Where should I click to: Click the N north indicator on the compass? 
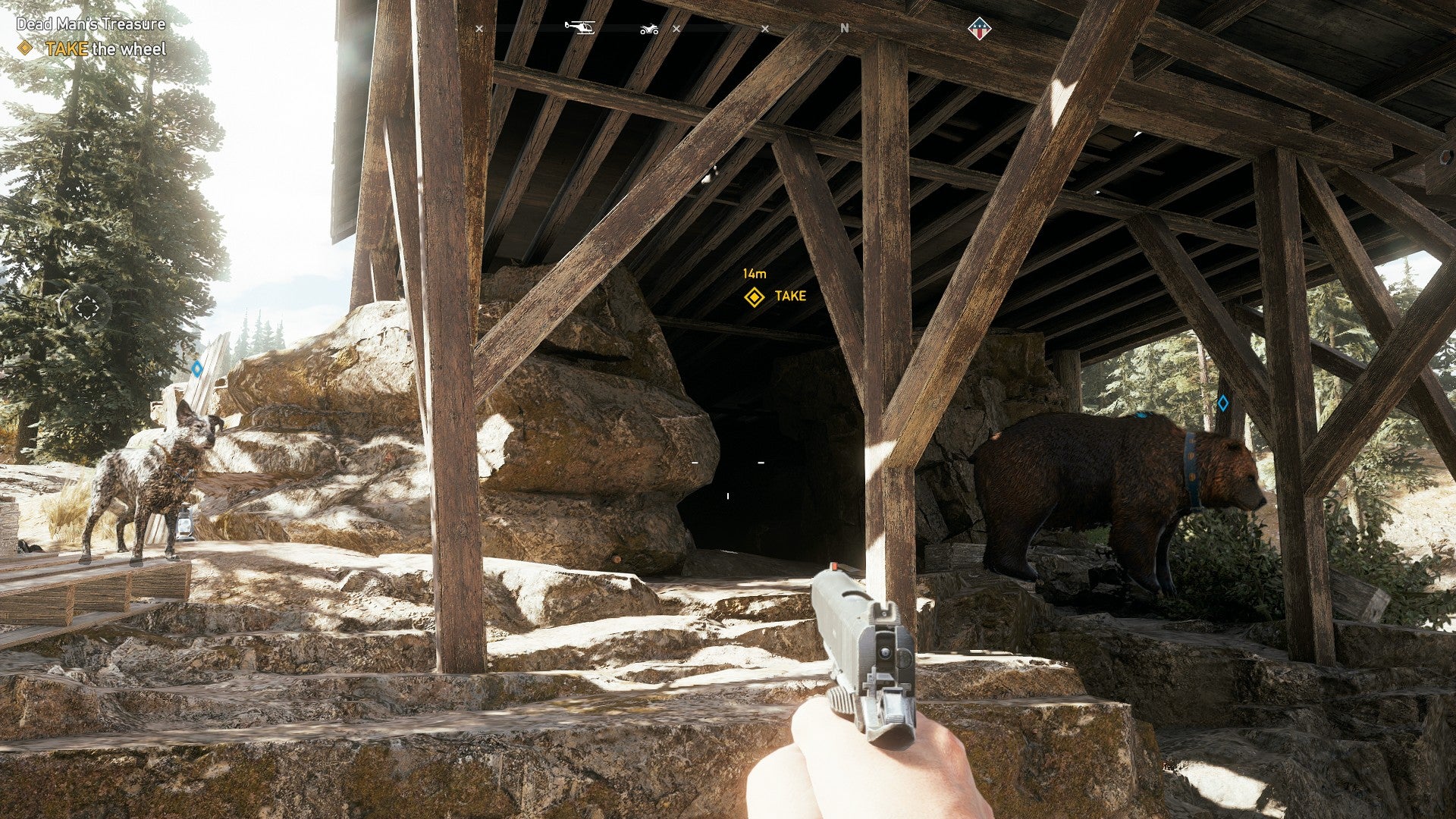[x=845, y=28]
